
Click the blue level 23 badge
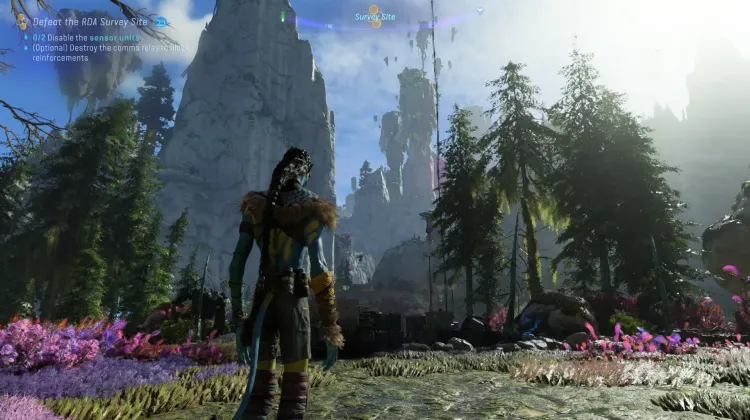(160, 21)
